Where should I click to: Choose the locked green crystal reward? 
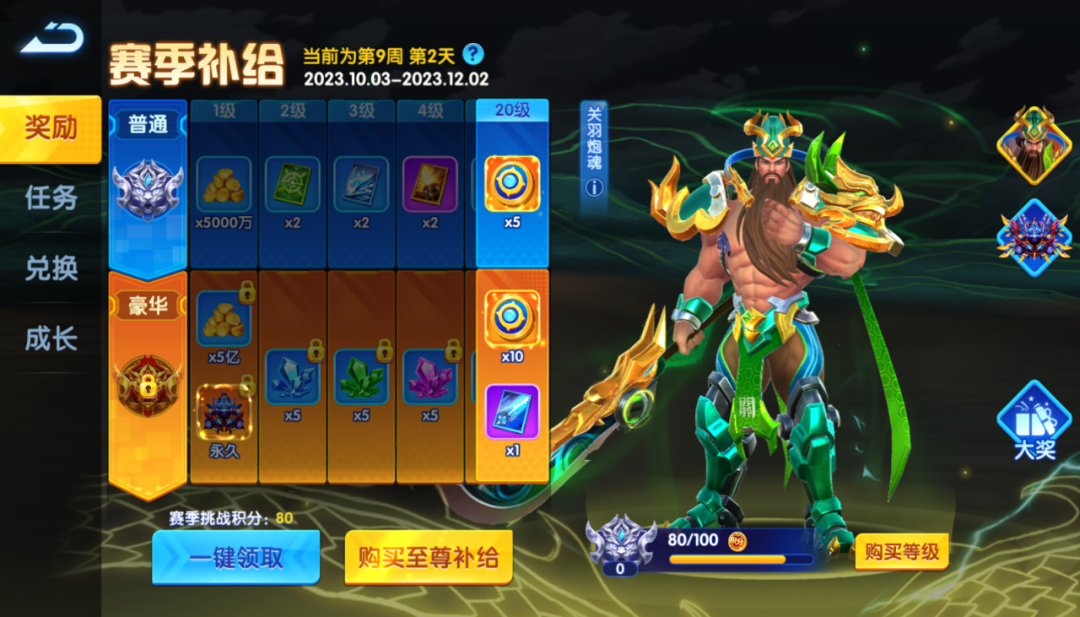pyautogui.click(x=361, y=377)
